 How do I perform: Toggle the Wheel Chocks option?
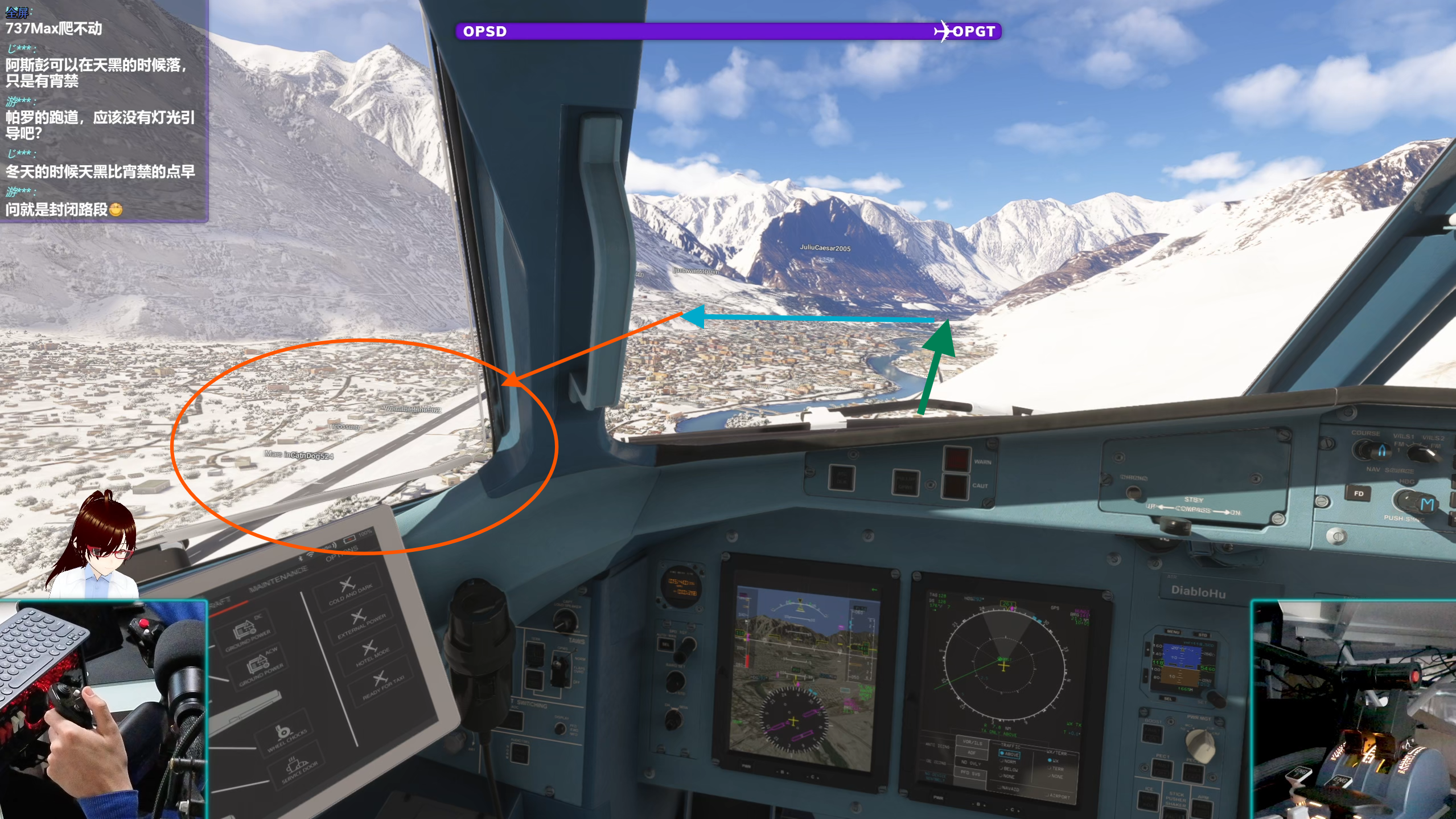(285, 738)
